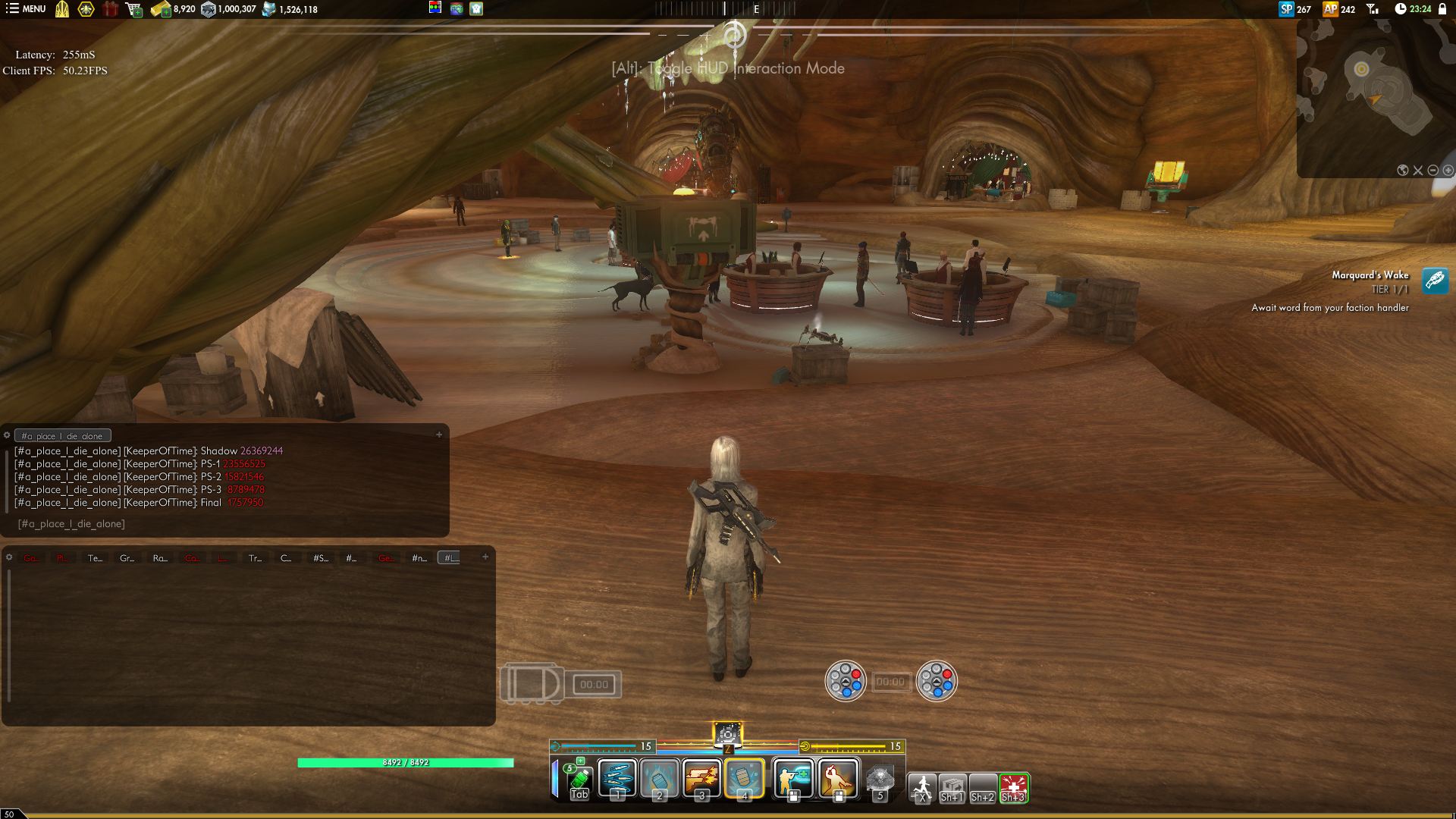Zoom in the minimap with plus button
This screenshot has width=1456, height=819.
[x=1448, y=171]
